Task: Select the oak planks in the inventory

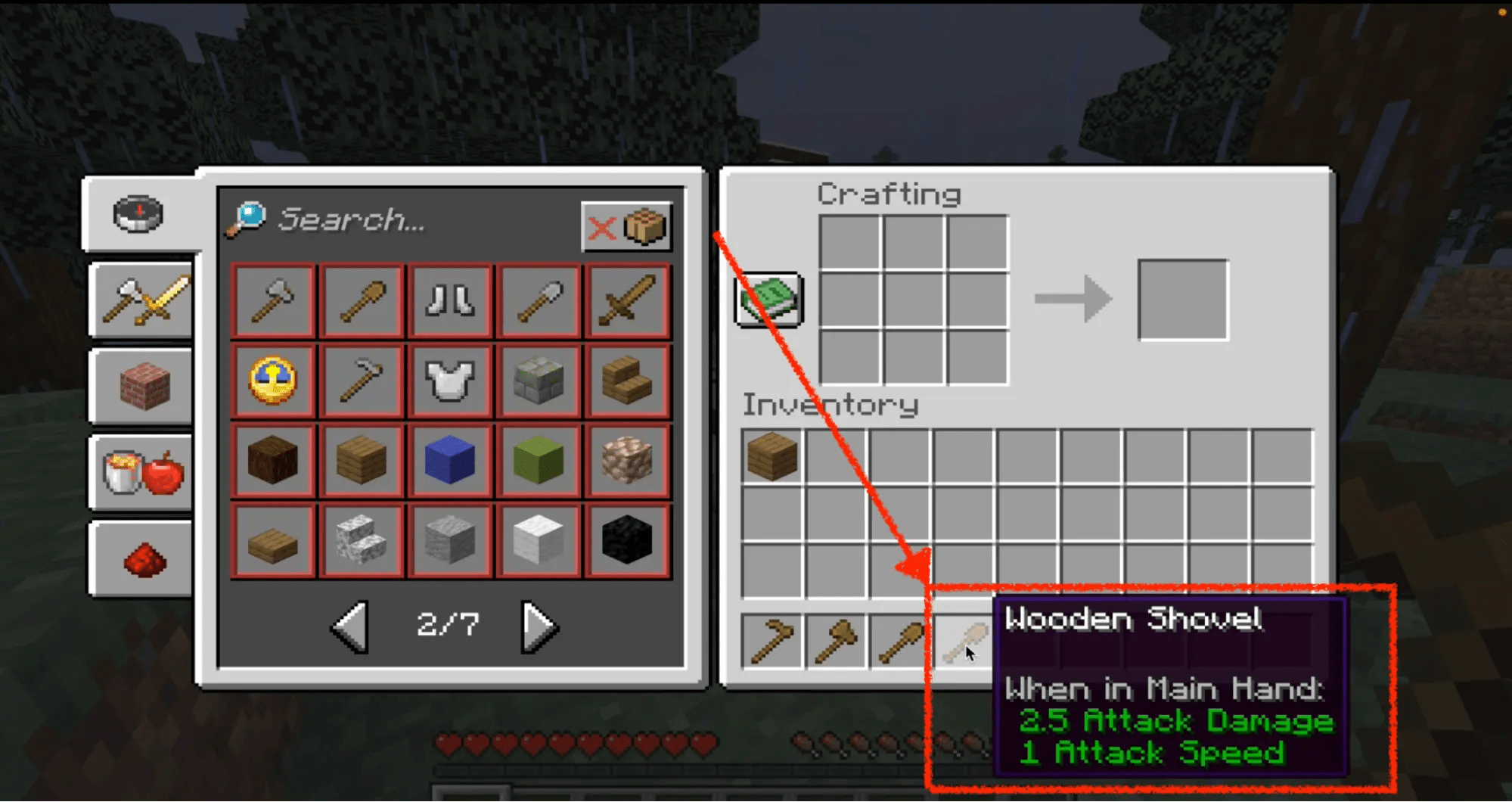Action: pos(770,456)
